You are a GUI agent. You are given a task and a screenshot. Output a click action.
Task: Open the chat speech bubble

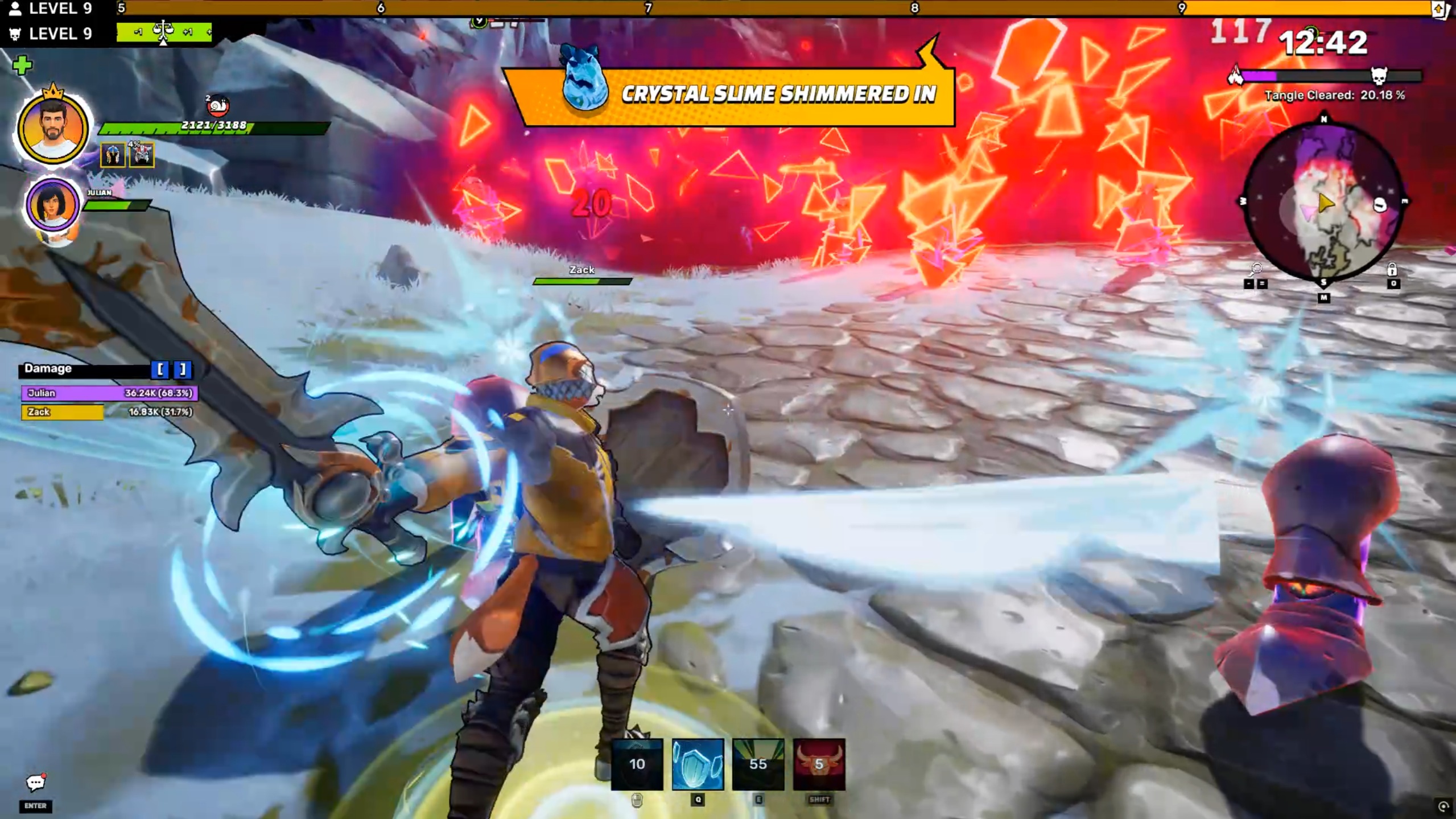coord(35,783)
